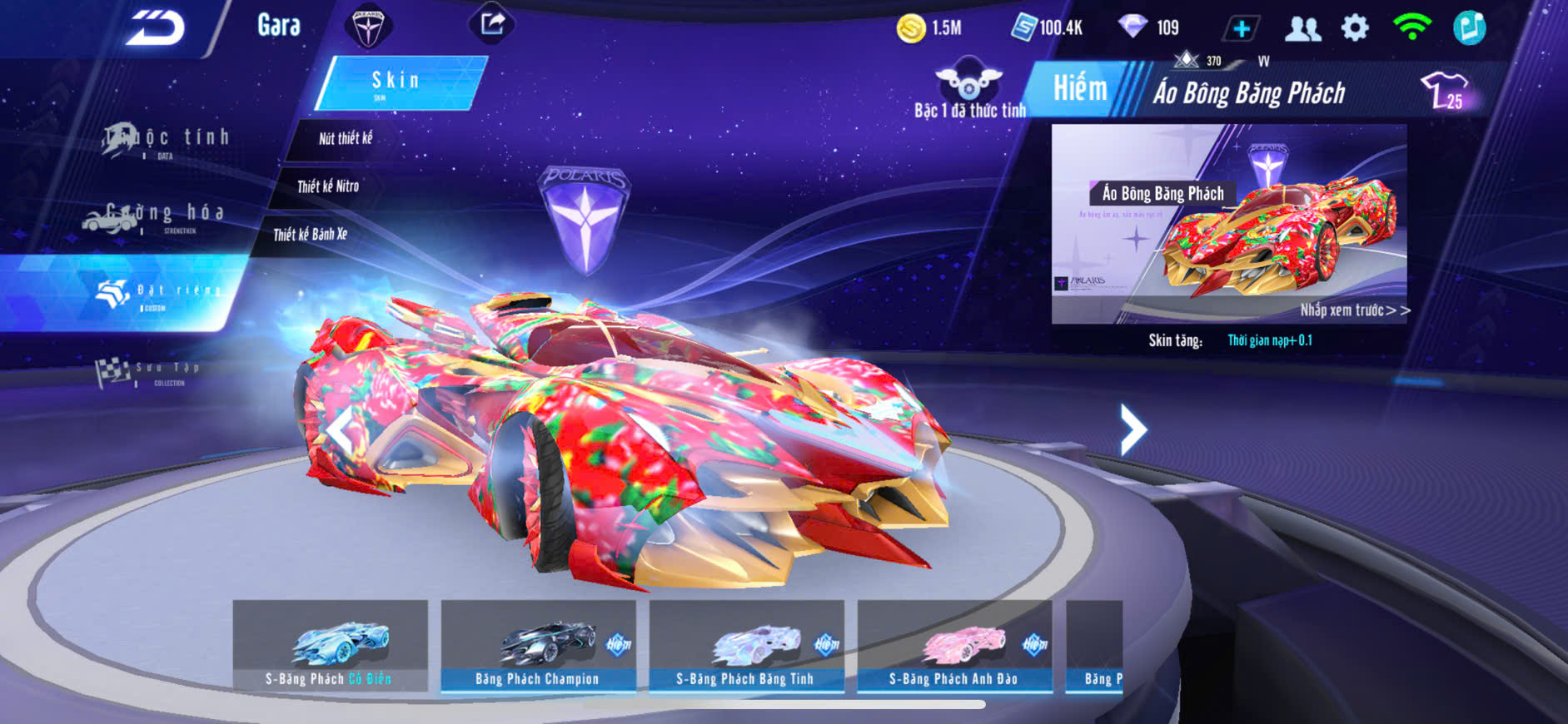Open the Sưu Tập collection menu
1568x724 pixels.
pos(148,371)
